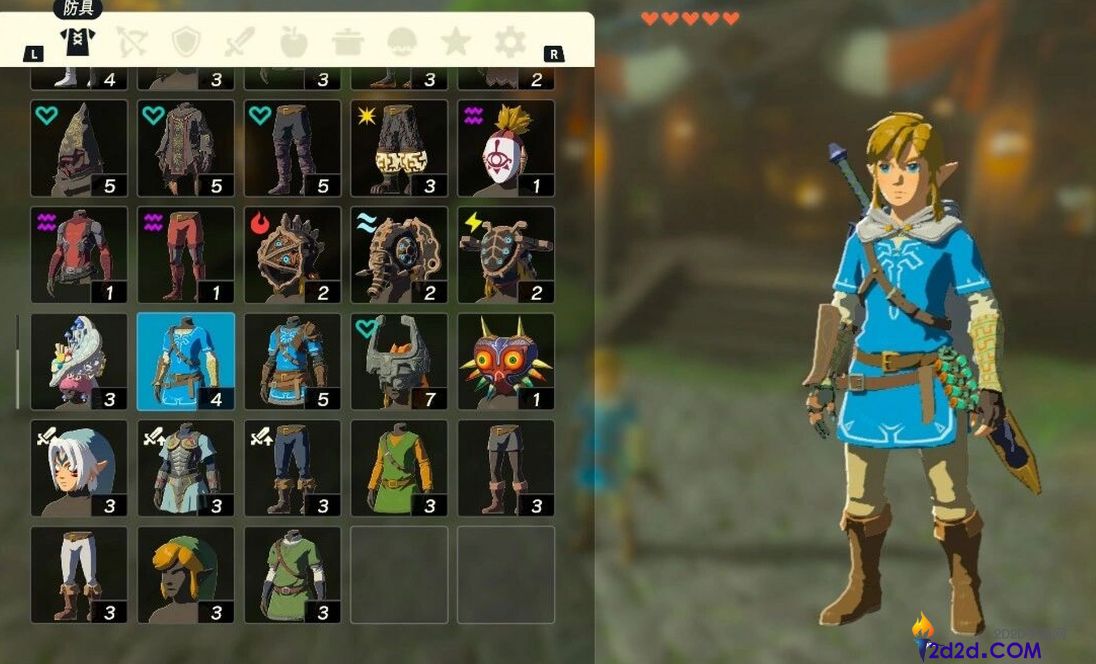This screenshot has width=1096, height=664.
Task: Select Midna's Helmet slot
Action: 399,361
